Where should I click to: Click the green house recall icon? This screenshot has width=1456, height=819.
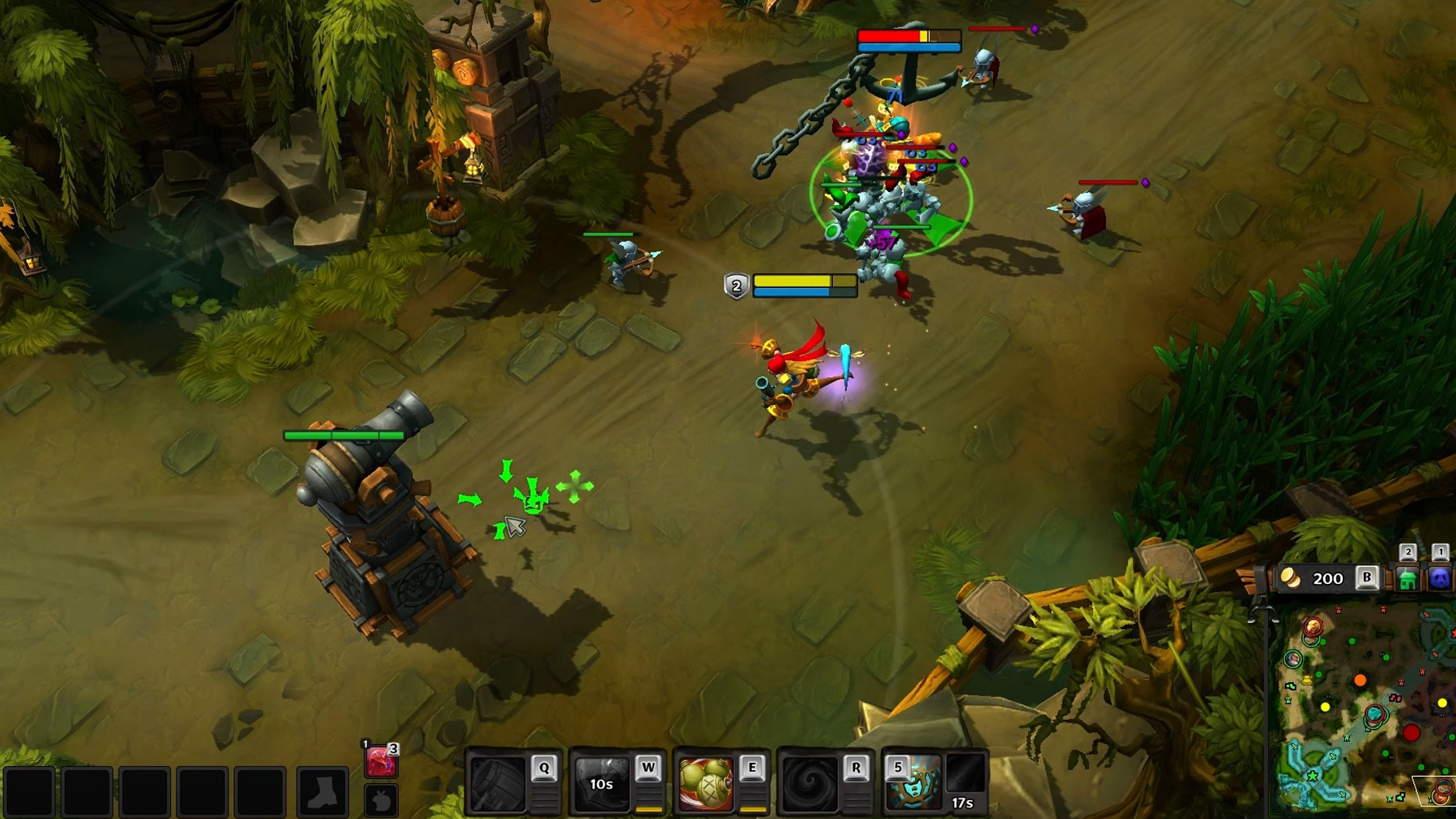[1408, 579]
